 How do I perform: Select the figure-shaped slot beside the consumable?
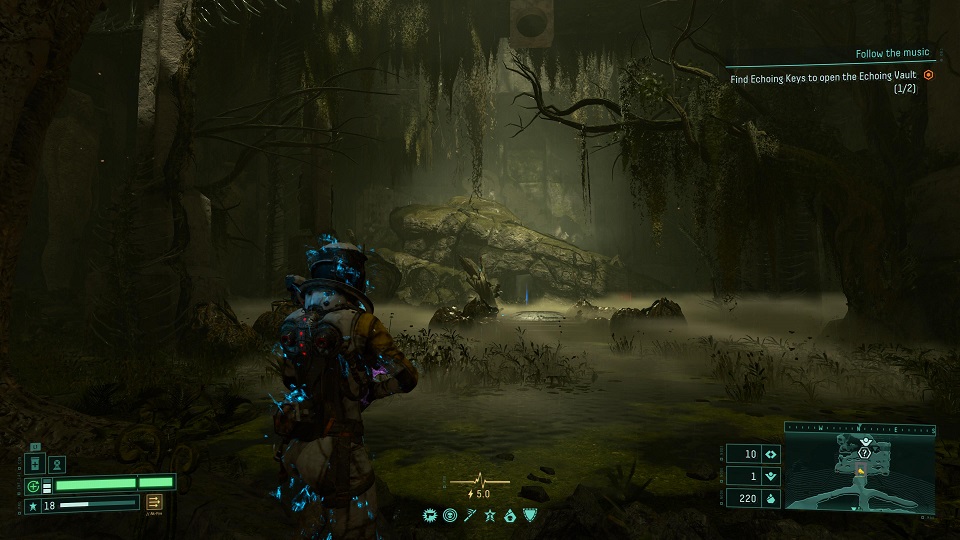pyautogui.click(x=57, y=465)
